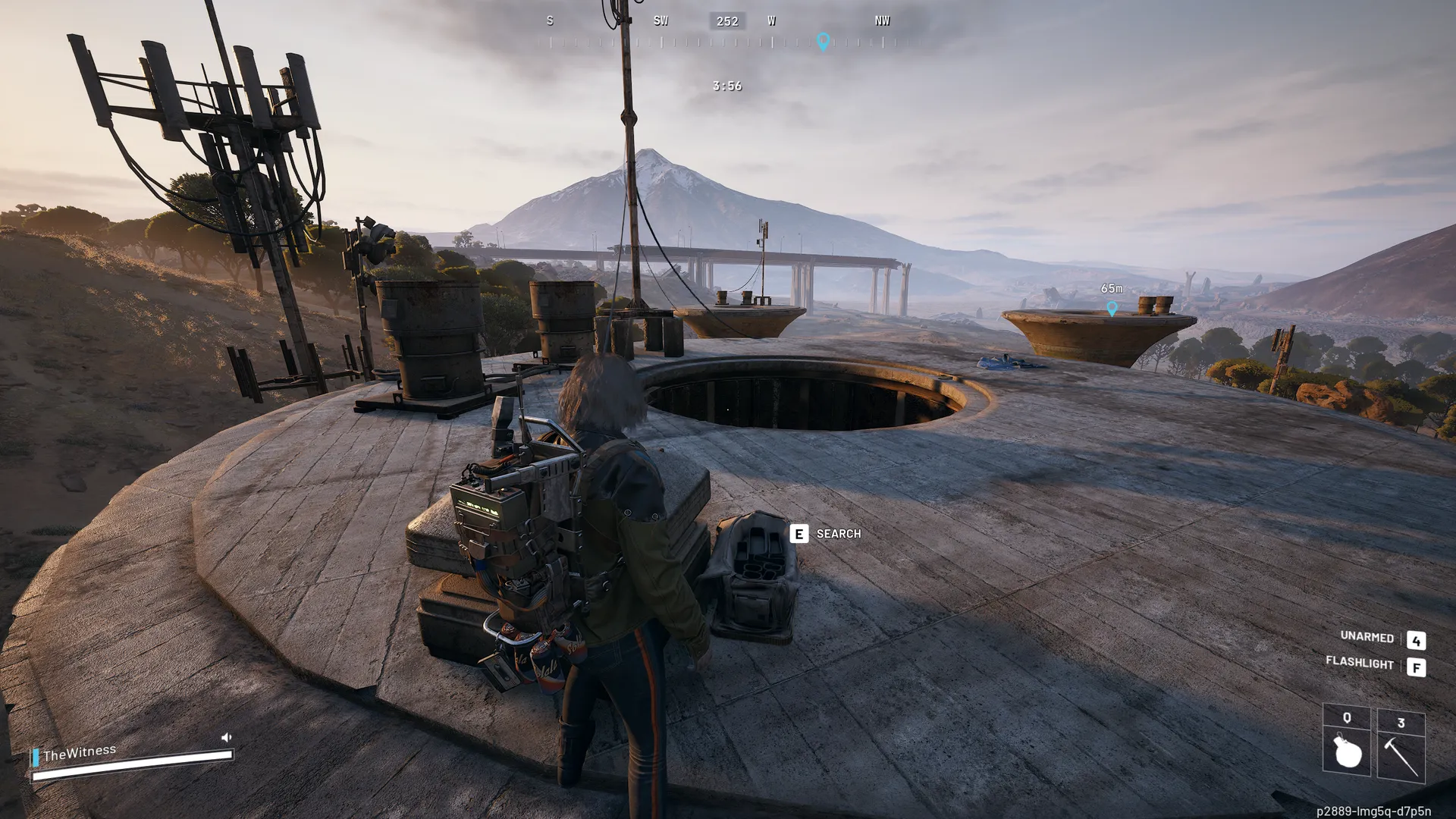The width and height of the screenshot is (1456, 819).
Task: Toggle the voice speaker icon beside TheWitness
Action: [226, 737]
